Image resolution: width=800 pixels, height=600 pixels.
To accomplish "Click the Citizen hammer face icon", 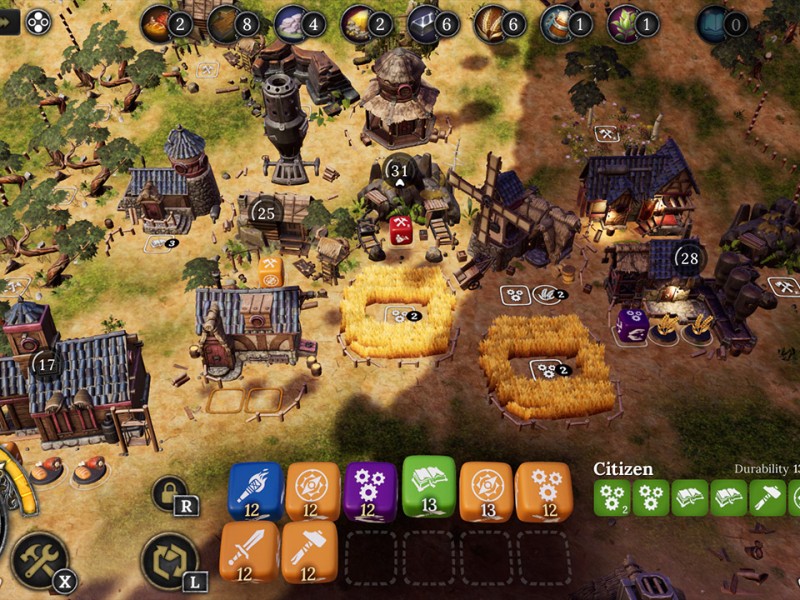I will click(x=767, y=497).
